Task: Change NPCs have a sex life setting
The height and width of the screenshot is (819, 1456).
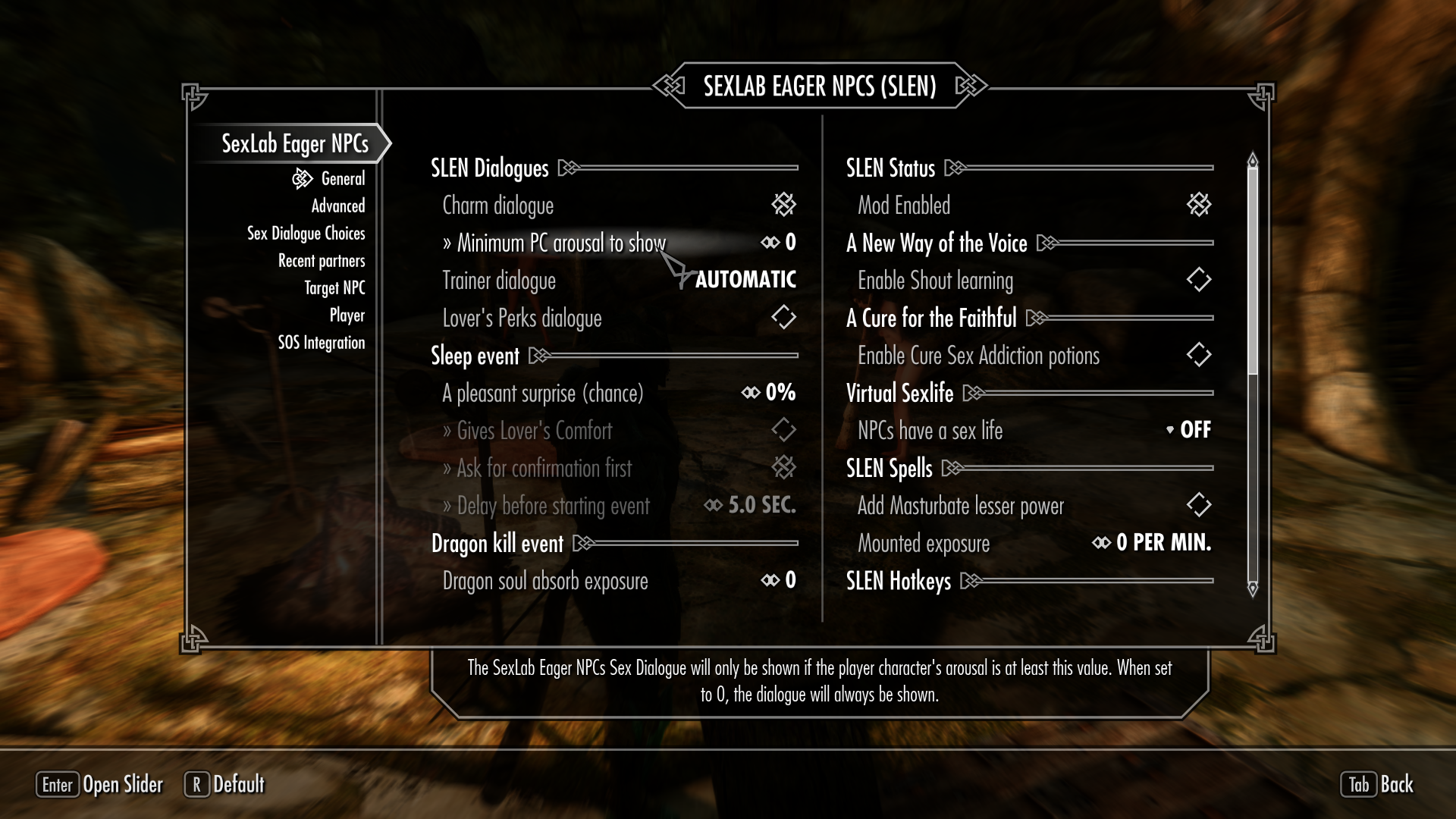Action: [1188, 430]
